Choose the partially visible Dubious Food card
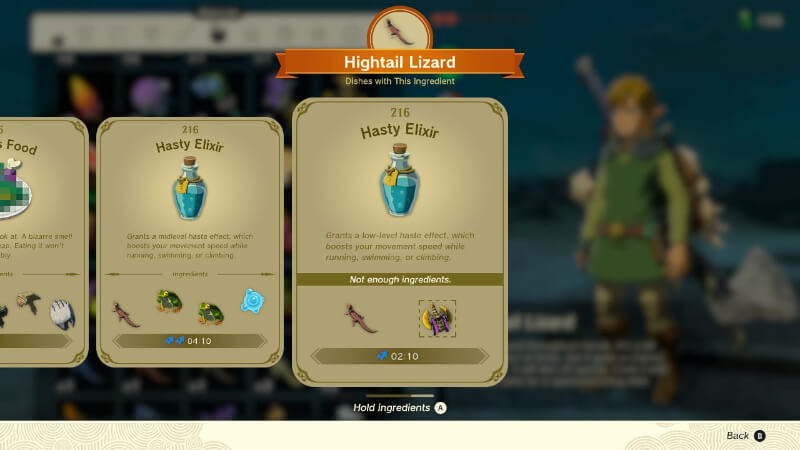800x450 pixels. (40, 240)
